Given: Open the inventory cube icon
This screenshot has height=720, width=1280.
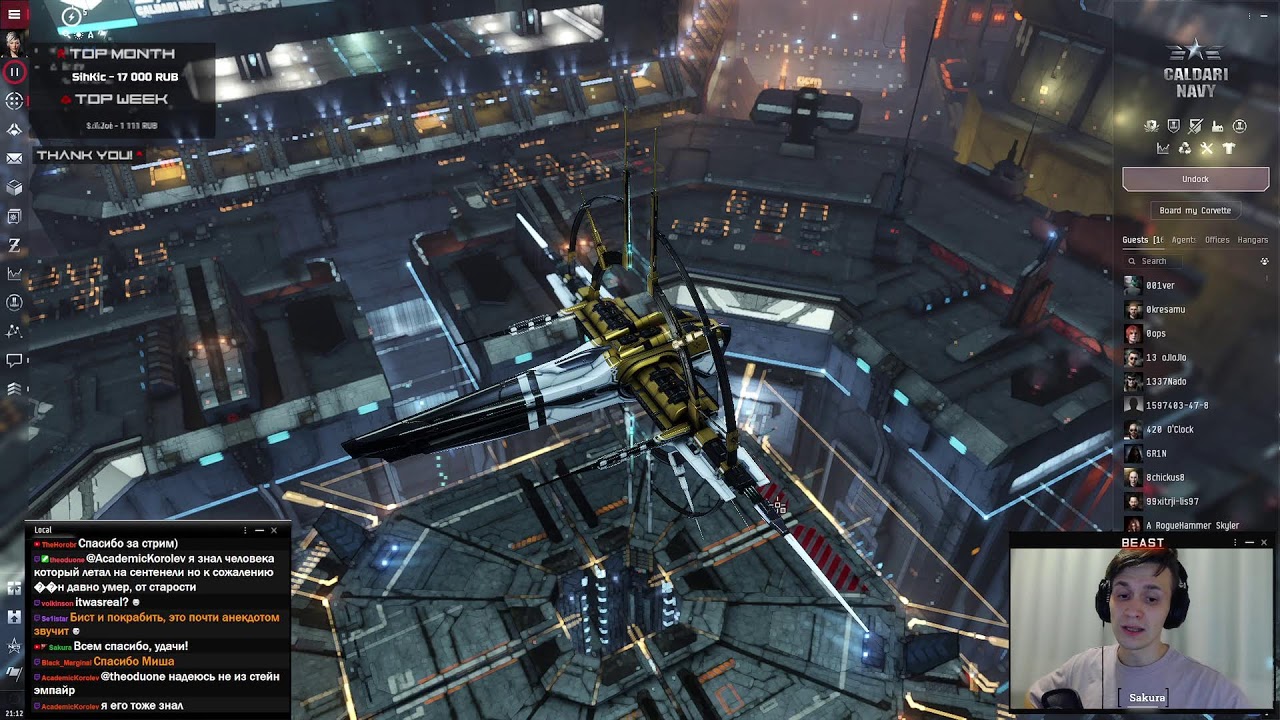Looking at the screenshot, I should click(14, 187).
